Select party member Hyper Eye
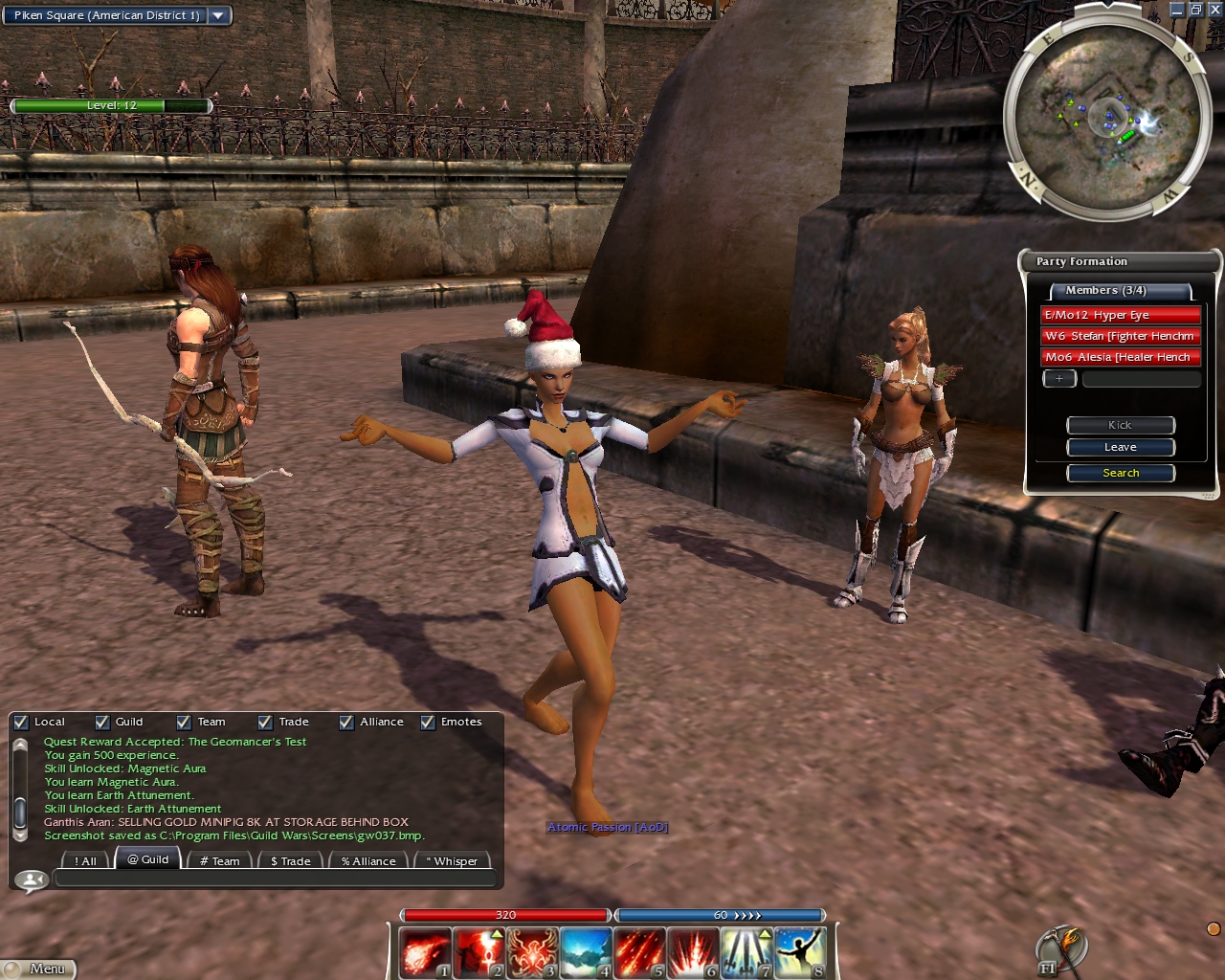This screenshot has width=1225, height=980. 1120,315
